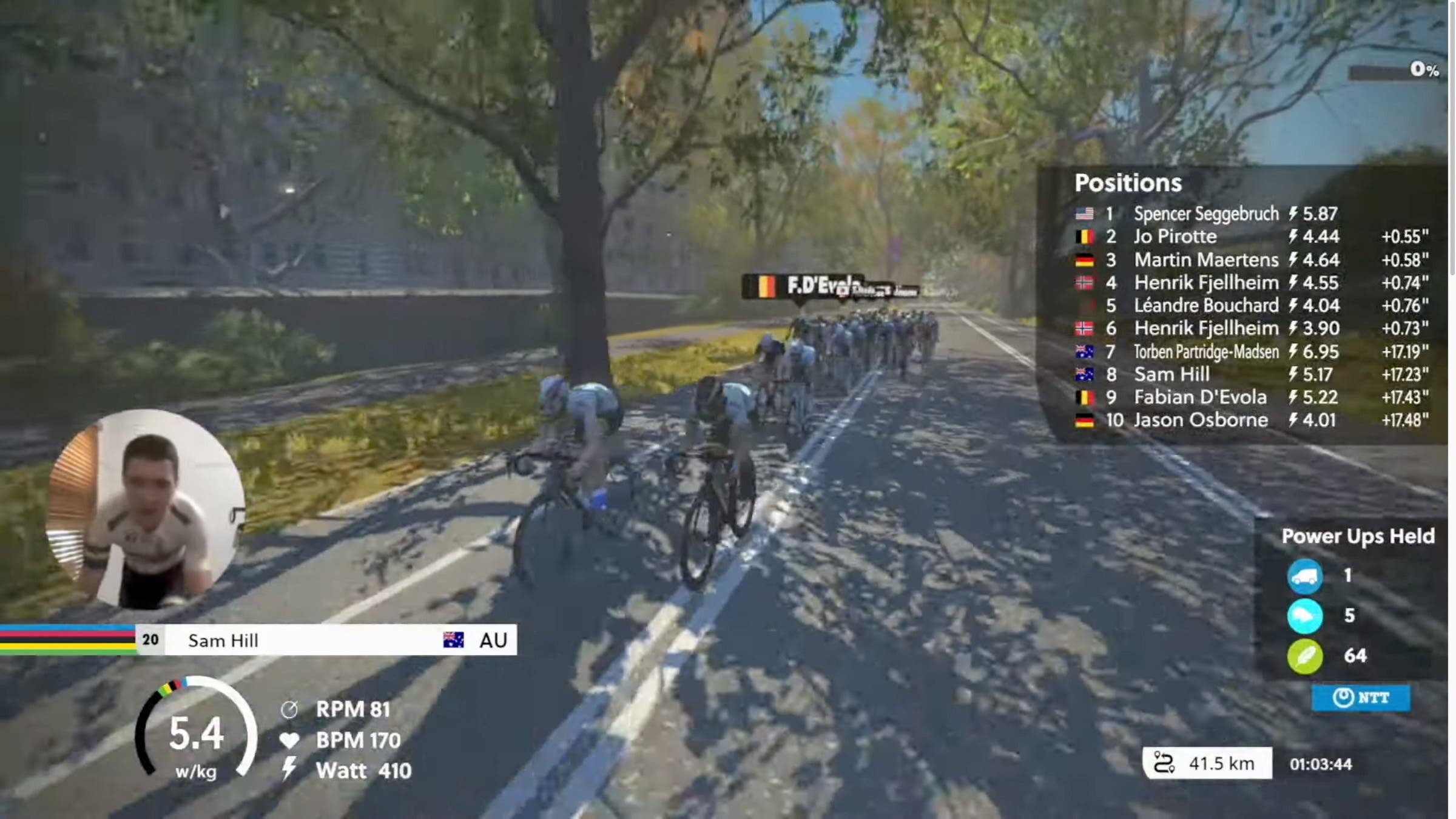1456x819 pixels.
Task: Click the blue NTT sponsor badge
Action: coord(1361,698)
